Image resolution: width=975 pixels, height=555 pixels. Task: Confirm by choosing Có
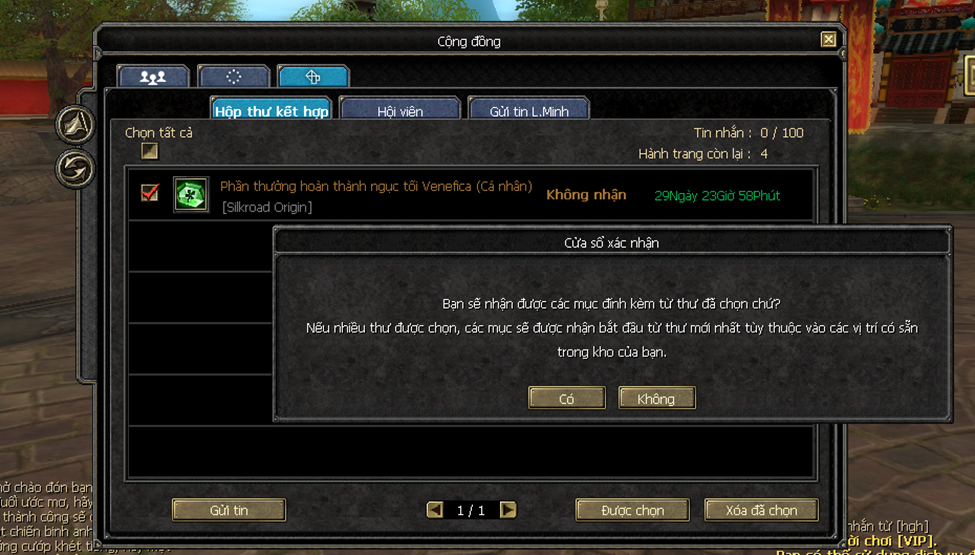pyautogui.click(x=567, y=398)
